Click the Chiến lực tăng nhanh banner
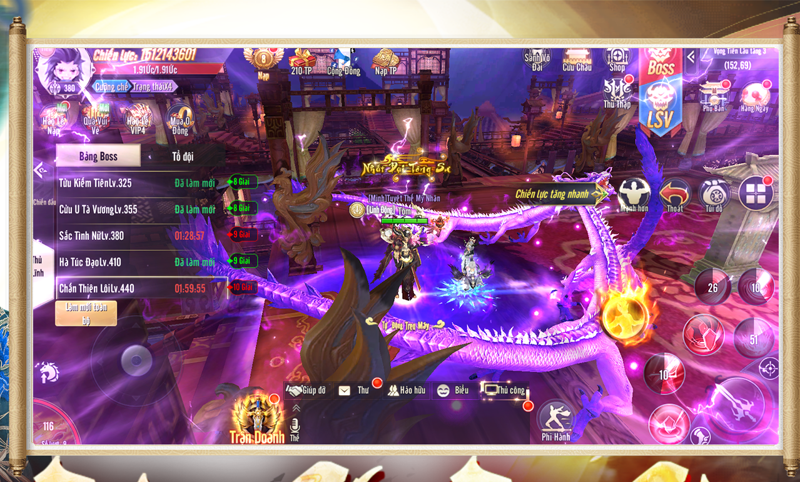The height and width of the screenshot is (482, 800). 560,193
